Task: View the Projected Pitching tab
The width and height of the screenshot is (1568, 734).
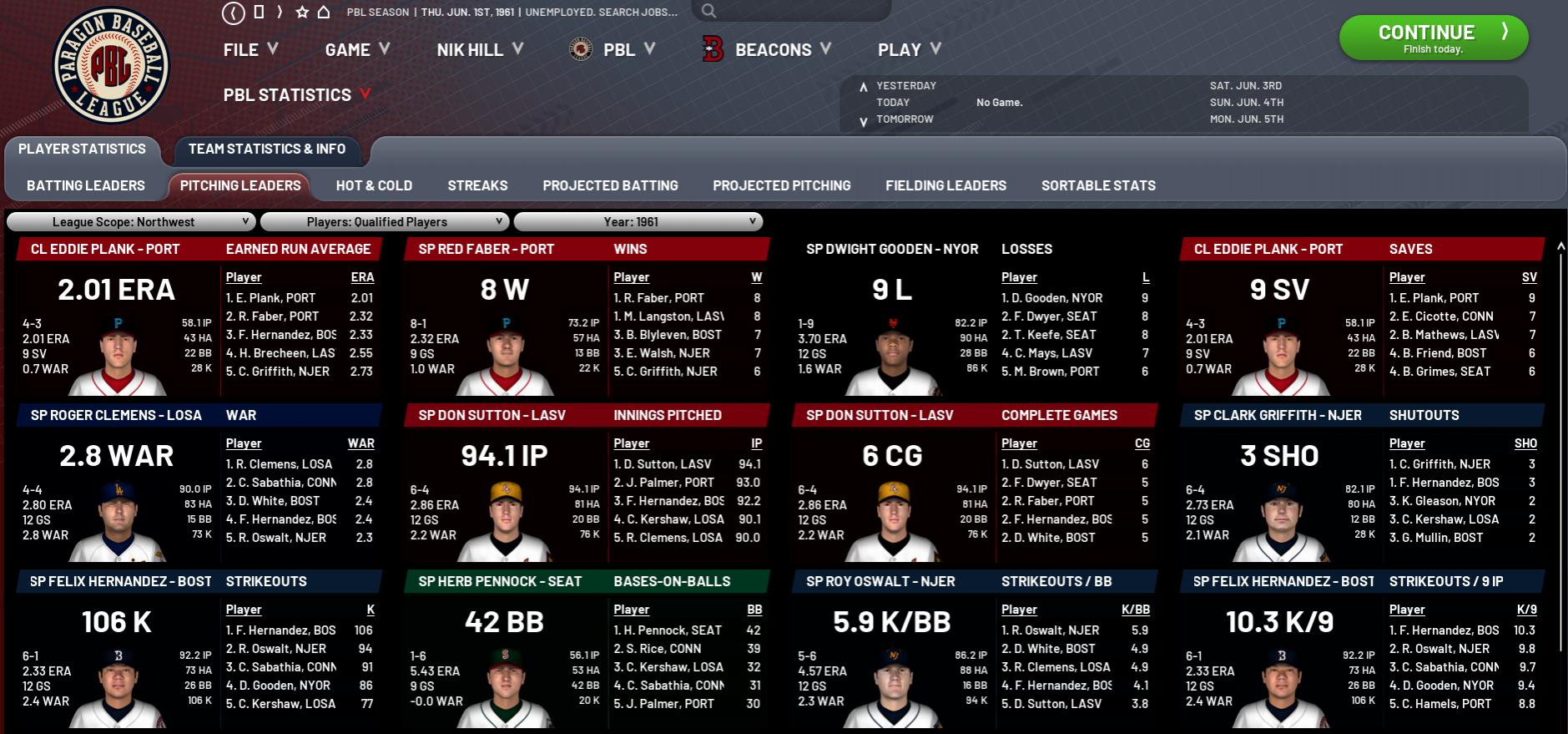Action: [781, 185]
